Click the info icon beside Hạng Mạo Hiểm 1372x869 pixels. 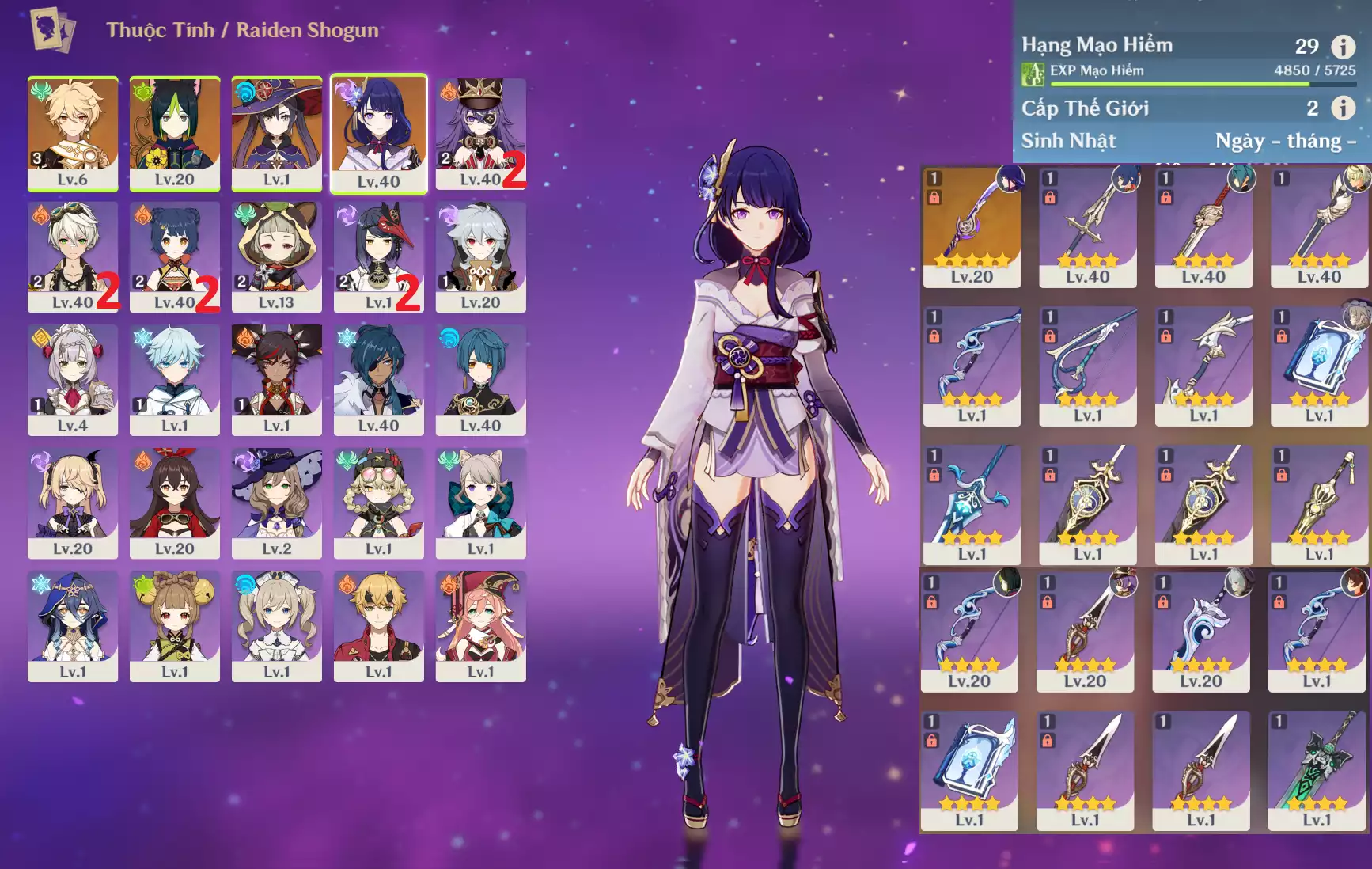tap(1343, 47)
